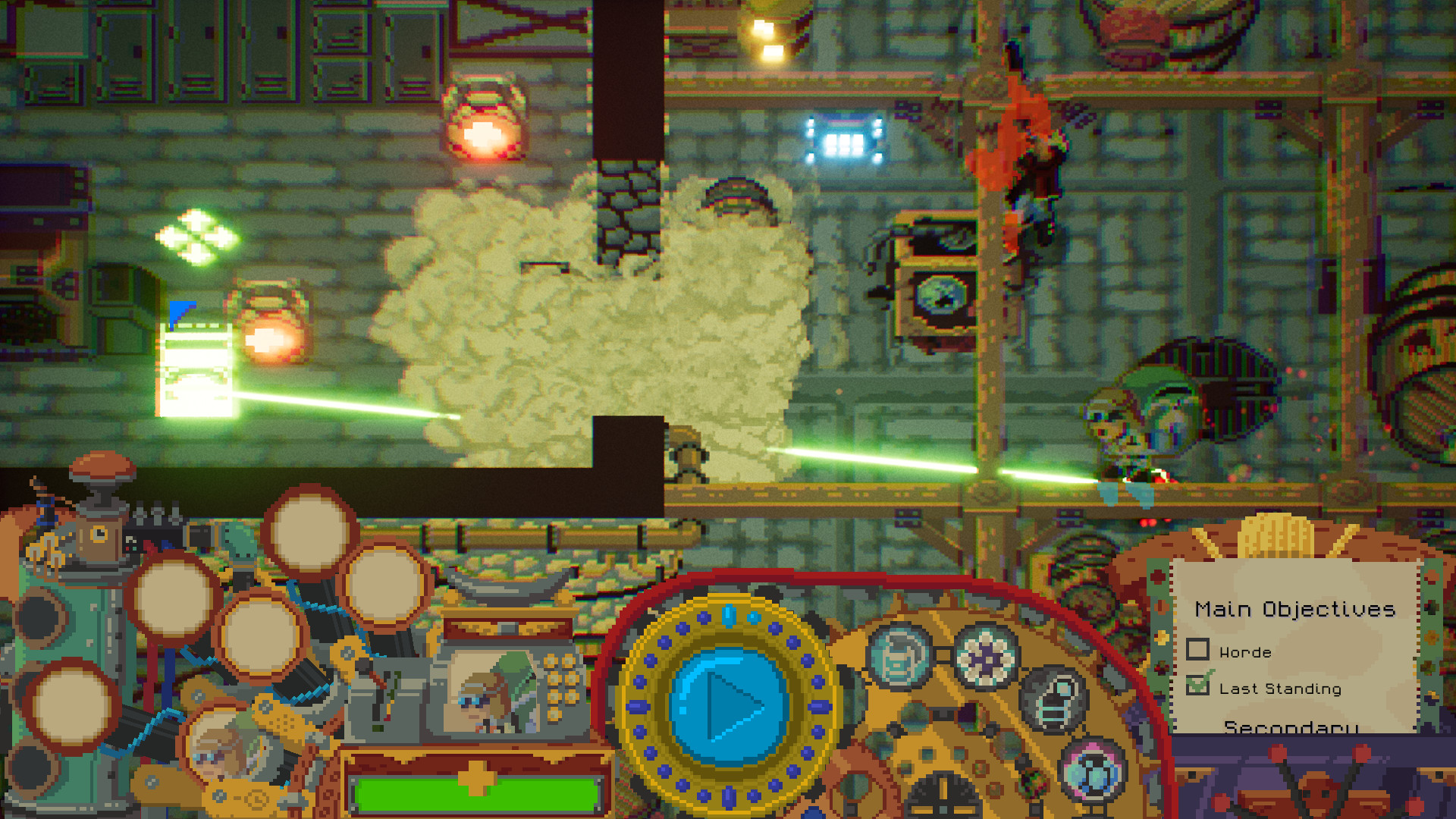Select the water flask gauge icon
This screenshot has height=819, width=1456.
click(x=898, y=655)
